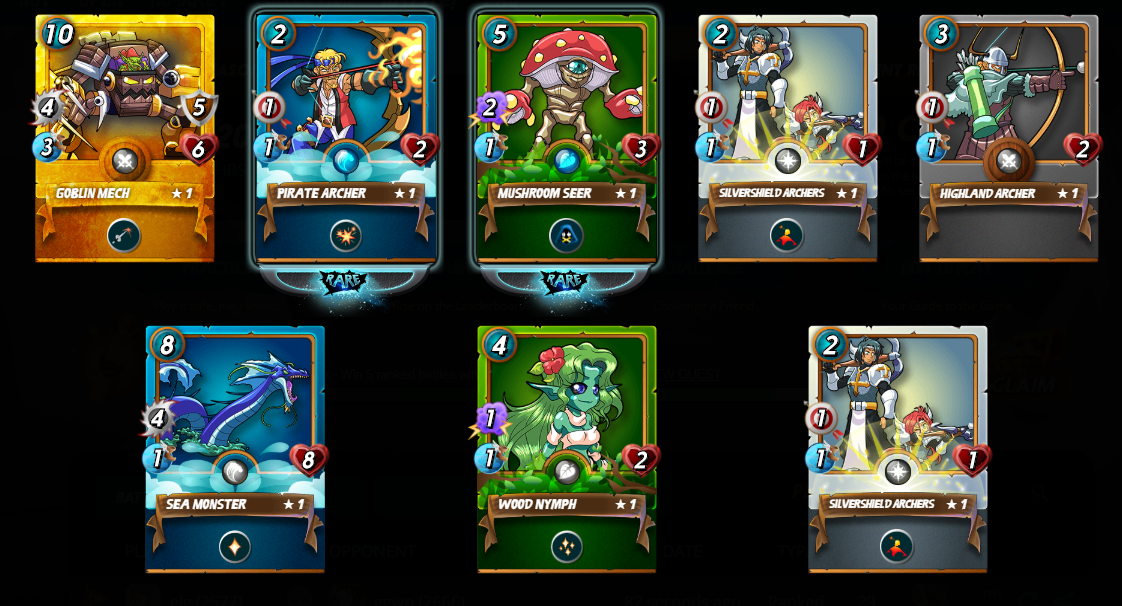
Task: Click the Wood Nymph's ability icon
Action: 566,547
